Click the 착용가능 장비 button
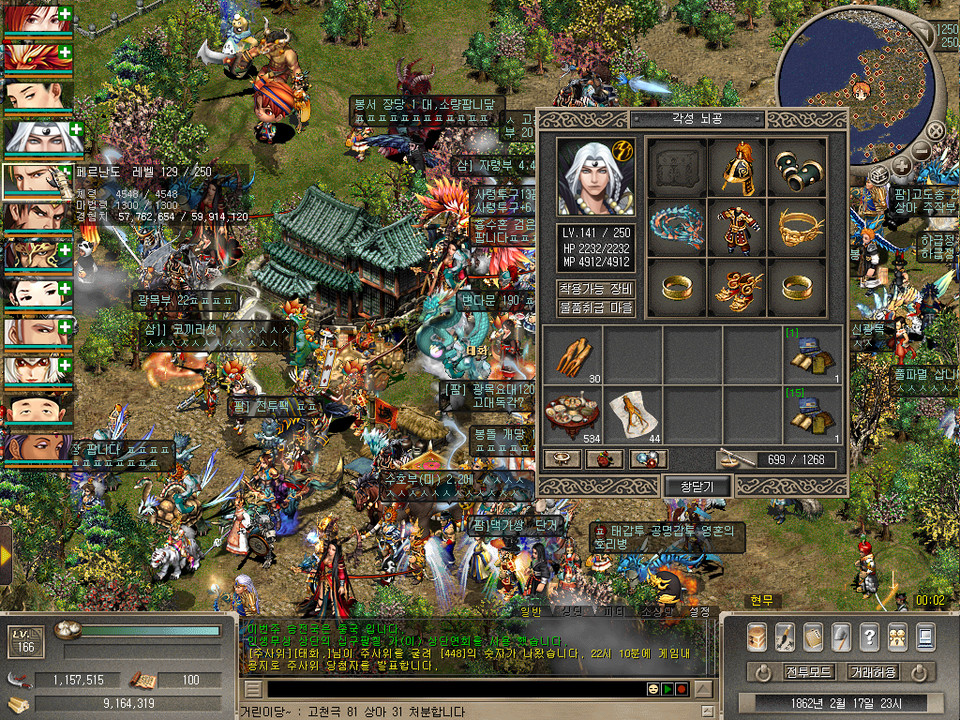 click(596, 289)
